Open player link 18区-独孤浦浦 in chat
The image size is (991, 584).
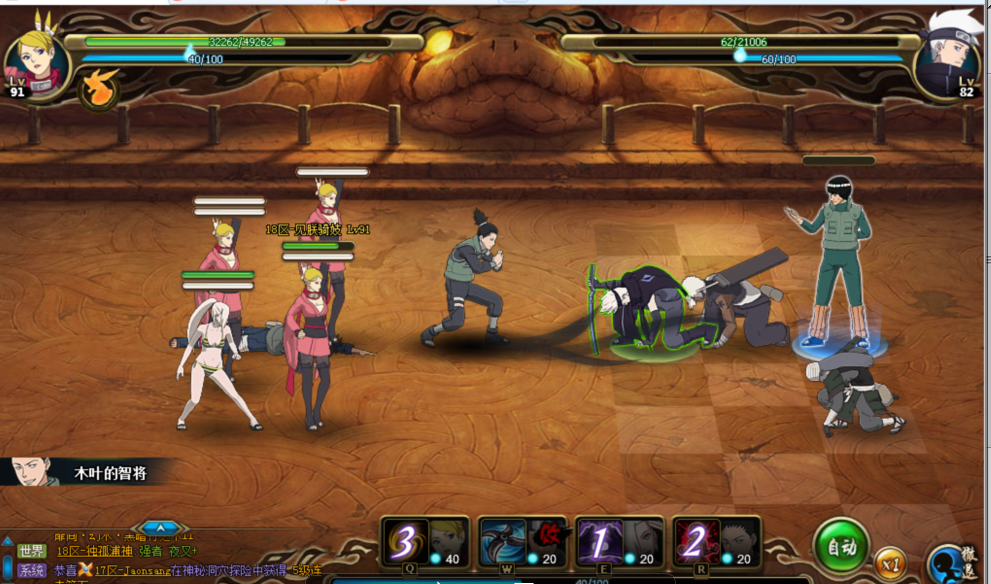tap(94, 551)
